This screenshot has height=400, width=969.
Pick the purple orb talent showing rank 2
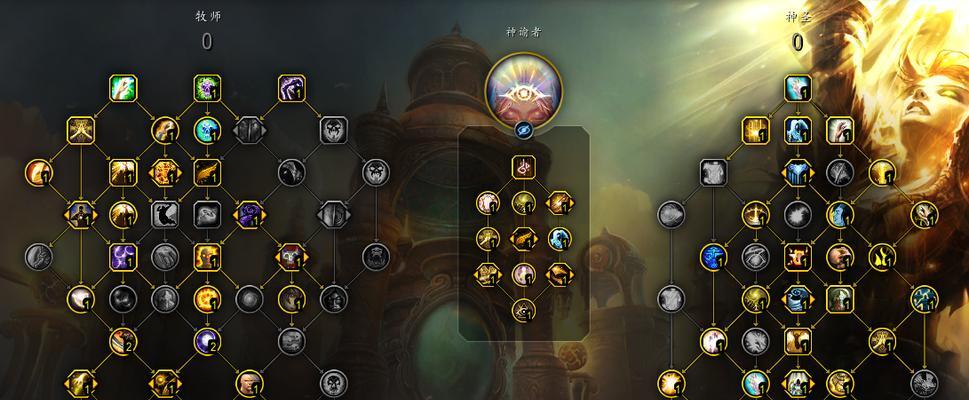[x=207, y=341]
